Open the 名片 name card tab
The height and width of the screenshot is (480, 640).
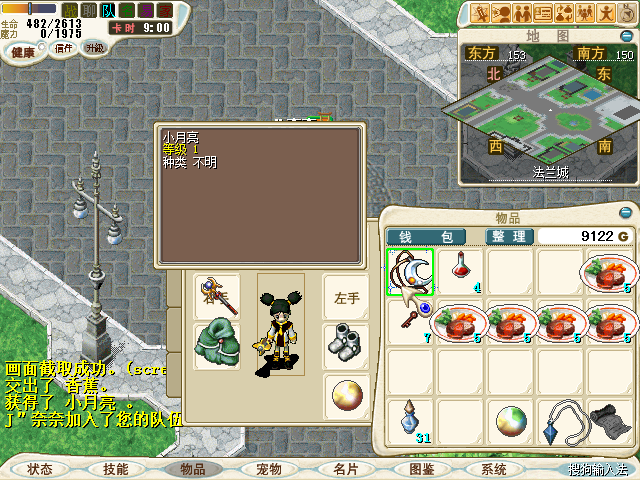pos(345,468)
